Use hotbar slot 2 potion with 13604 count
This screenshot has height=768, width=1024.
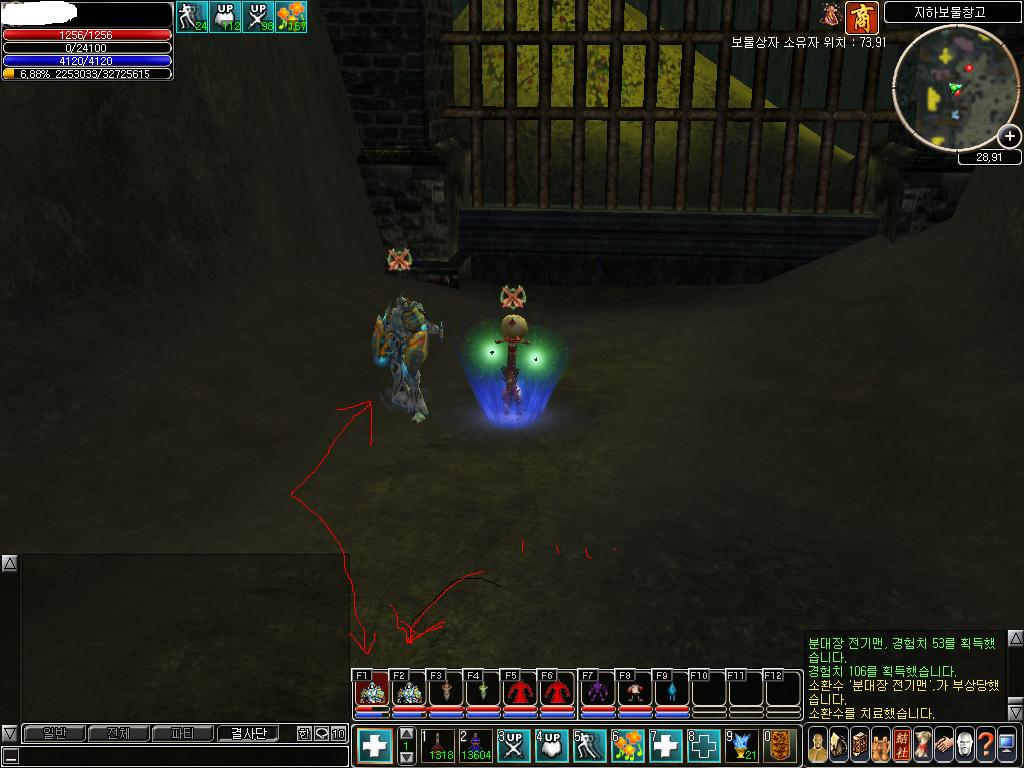(475, 746)
